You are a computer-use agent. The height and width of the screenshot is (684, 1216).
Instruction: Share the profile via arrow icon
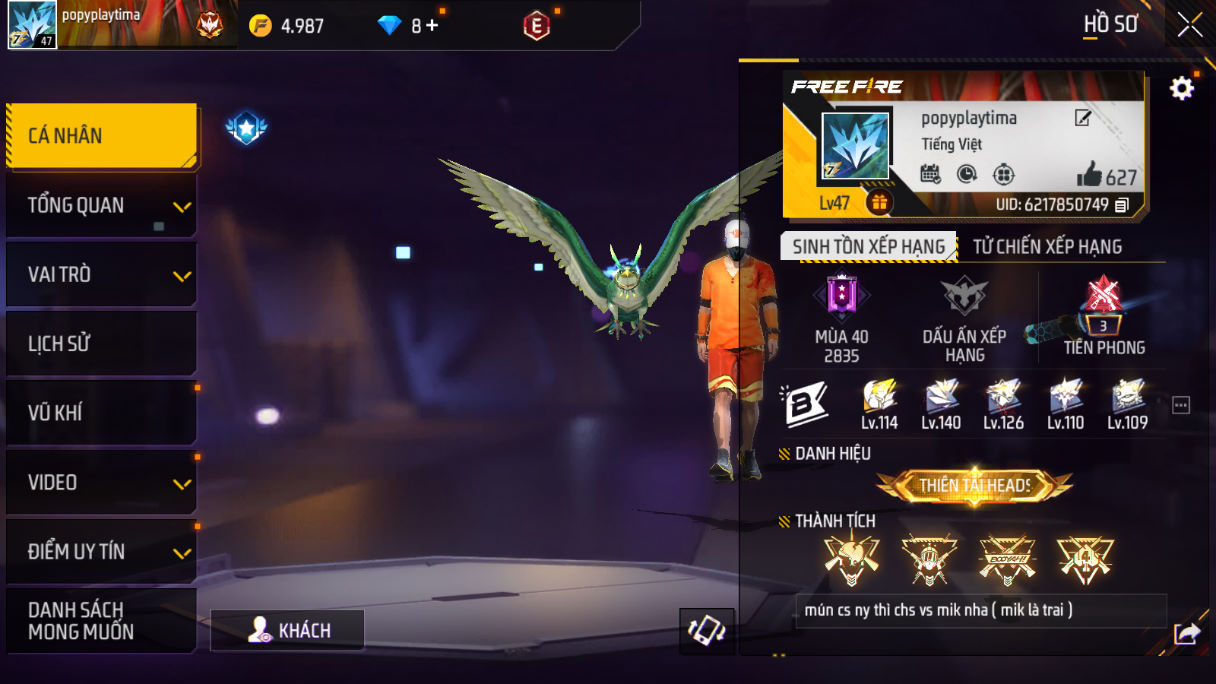pyautogui.click(x=1187, y=633)
